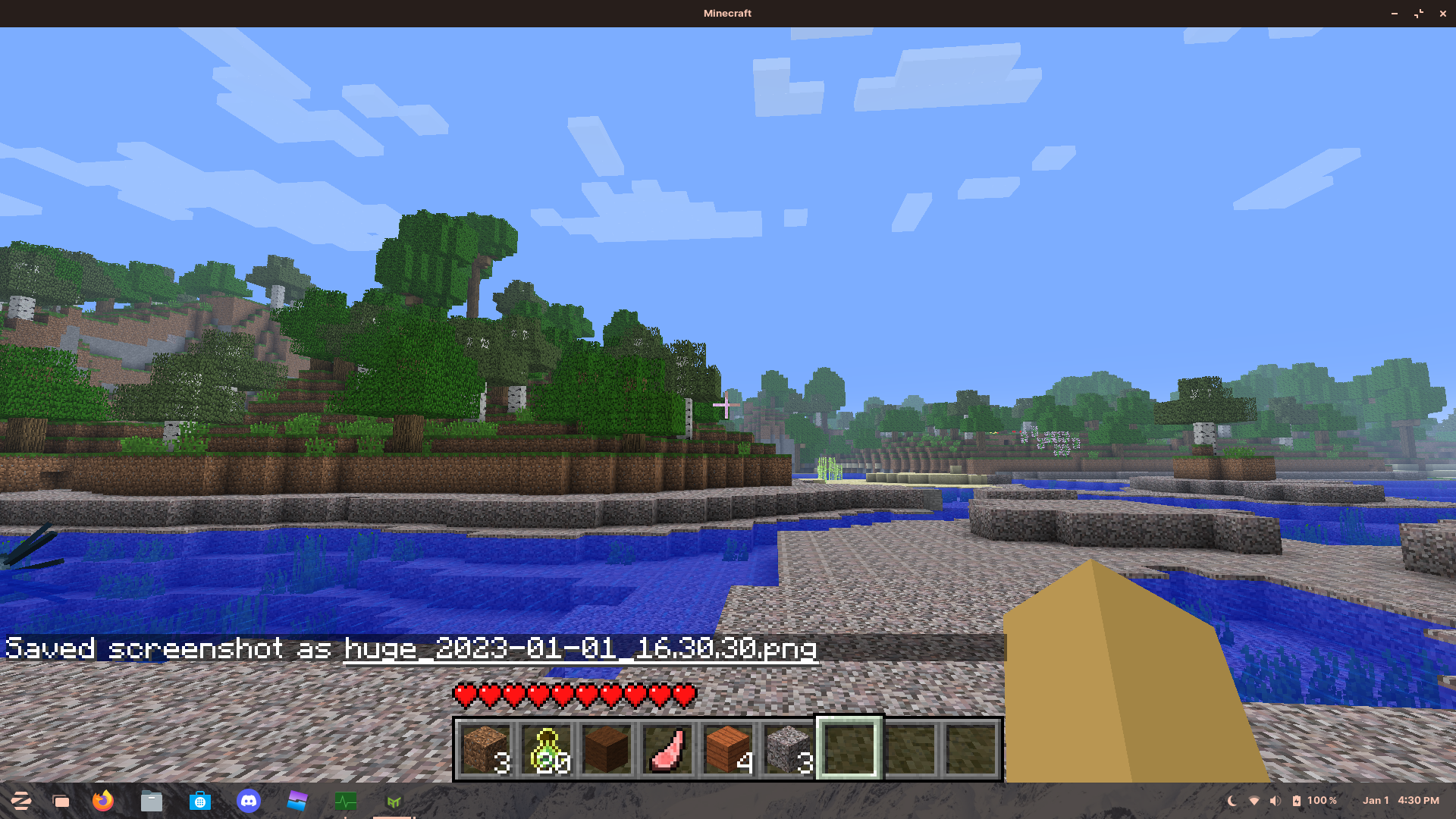The width and height of the screenshot is (1456, 819).
Task: Open Discord from the taskbar
Action: [x=249, y=800]
